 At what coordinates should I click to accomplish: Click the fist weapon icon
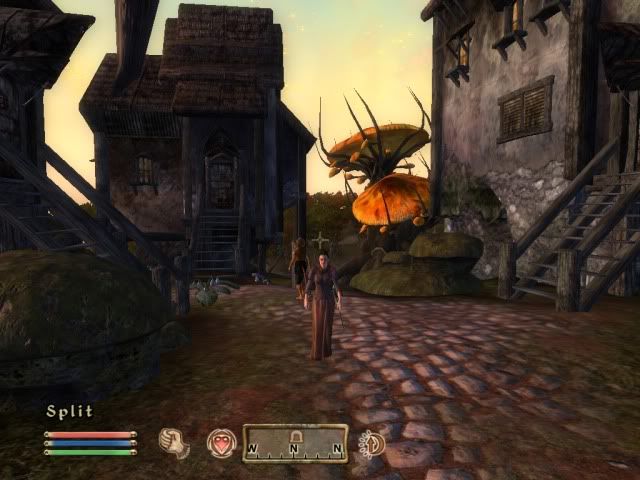(x=174, y=443)
